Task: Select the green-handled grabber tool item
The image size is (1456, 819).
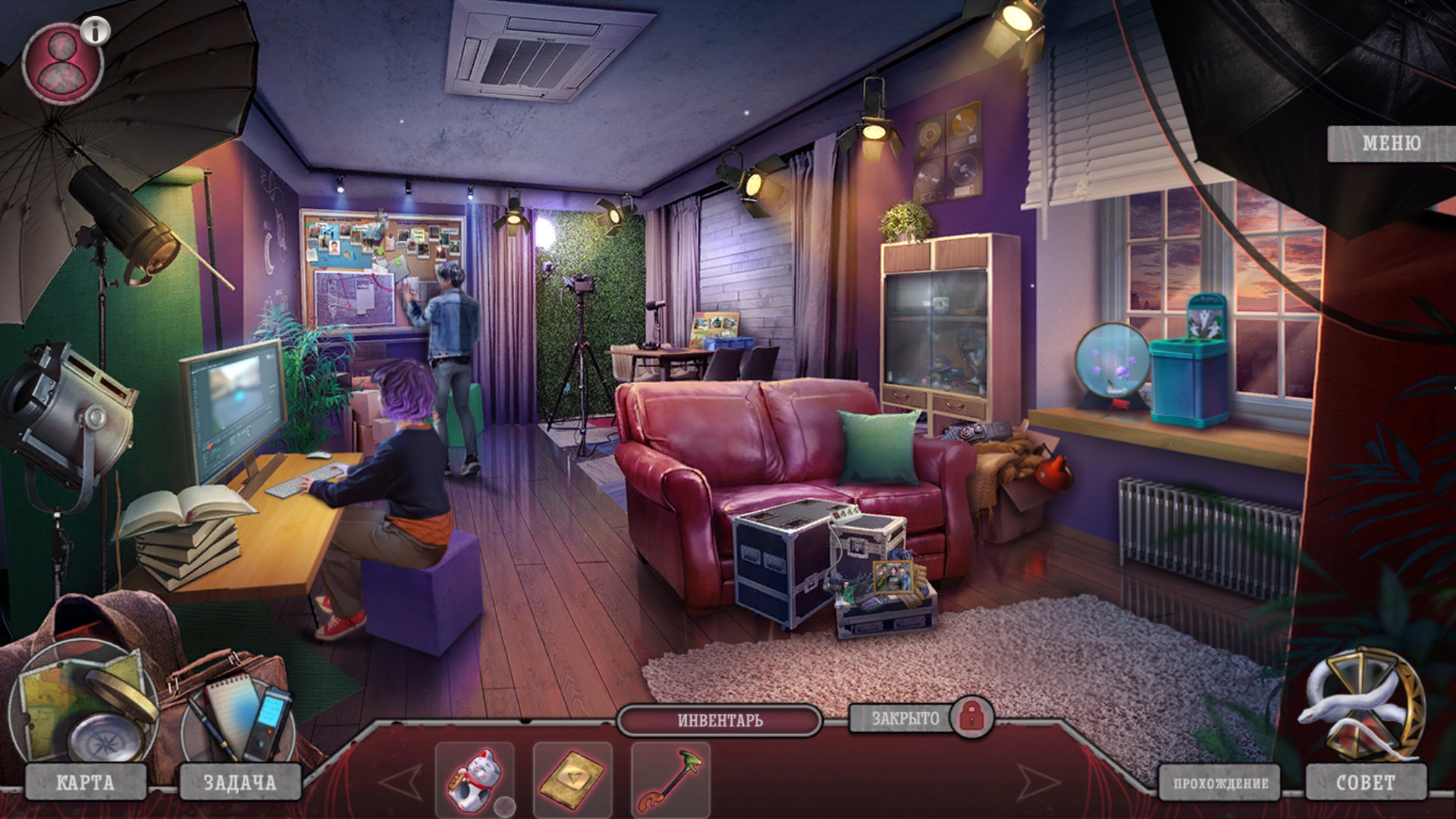Action: tap(670, 780)
